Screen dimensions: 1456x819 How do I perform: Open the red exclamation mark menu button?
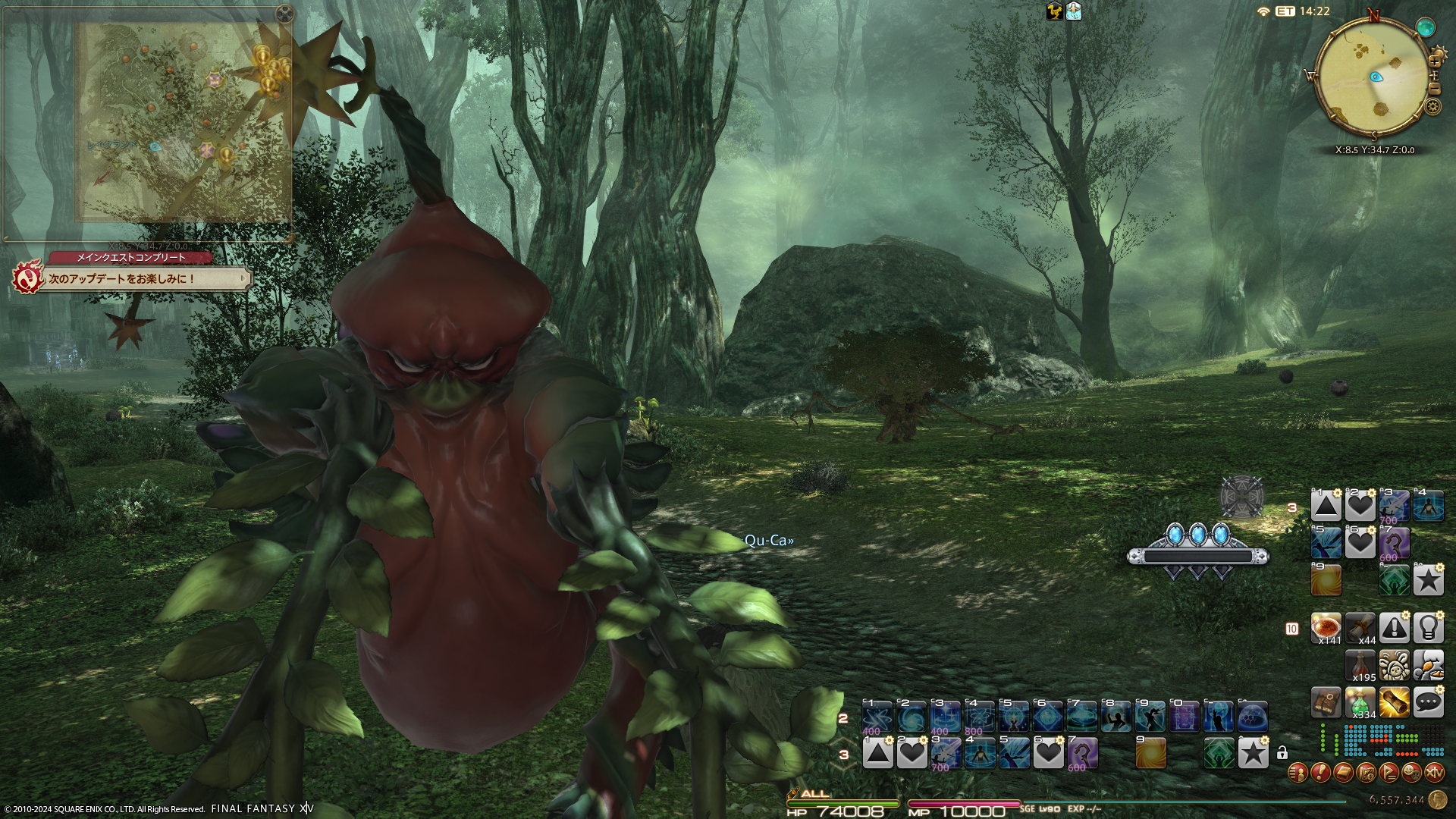(x=1320, y=773)
